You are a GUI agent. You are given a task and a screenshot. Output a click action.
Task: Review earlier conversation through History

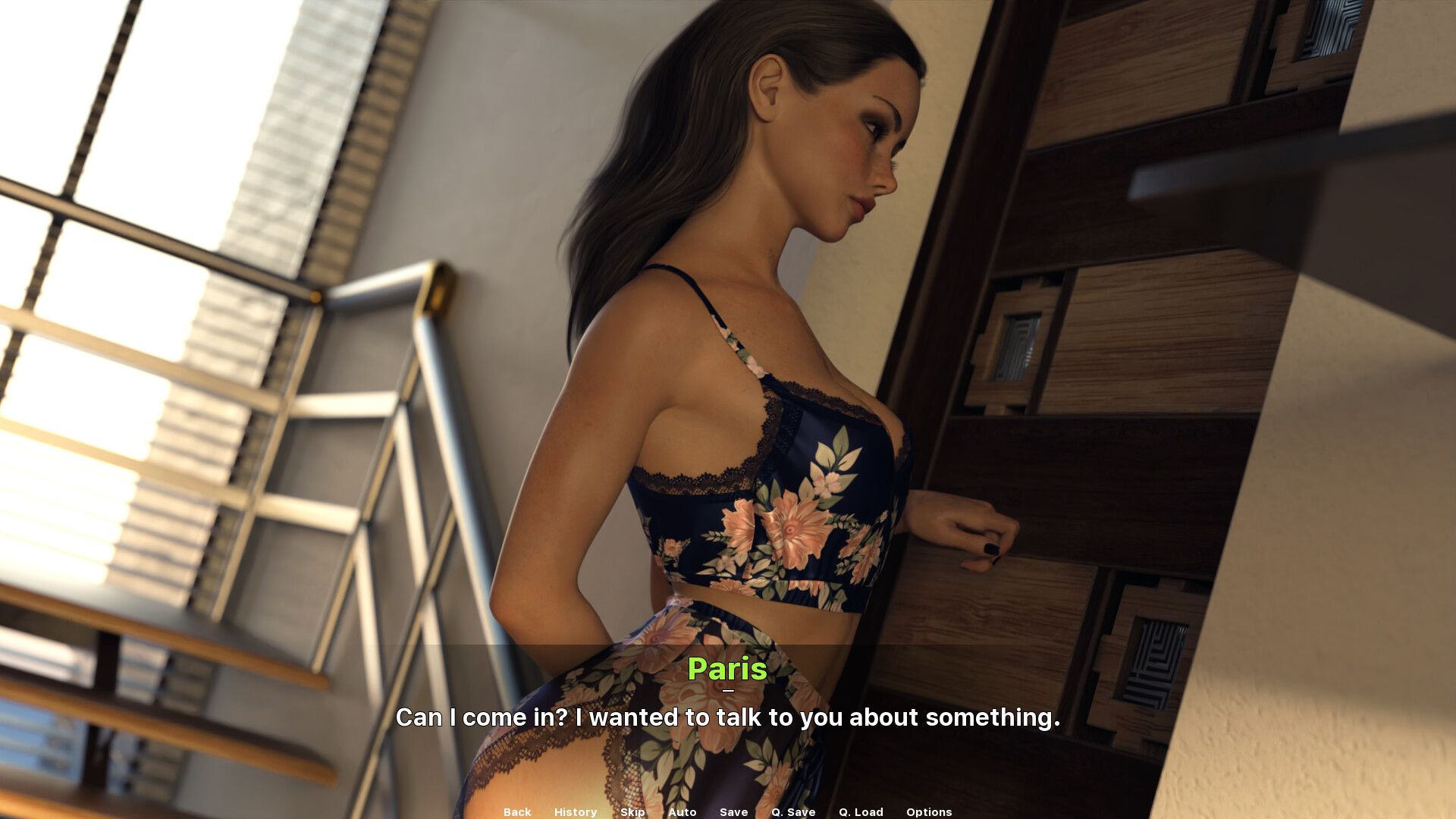coord(575,811)
